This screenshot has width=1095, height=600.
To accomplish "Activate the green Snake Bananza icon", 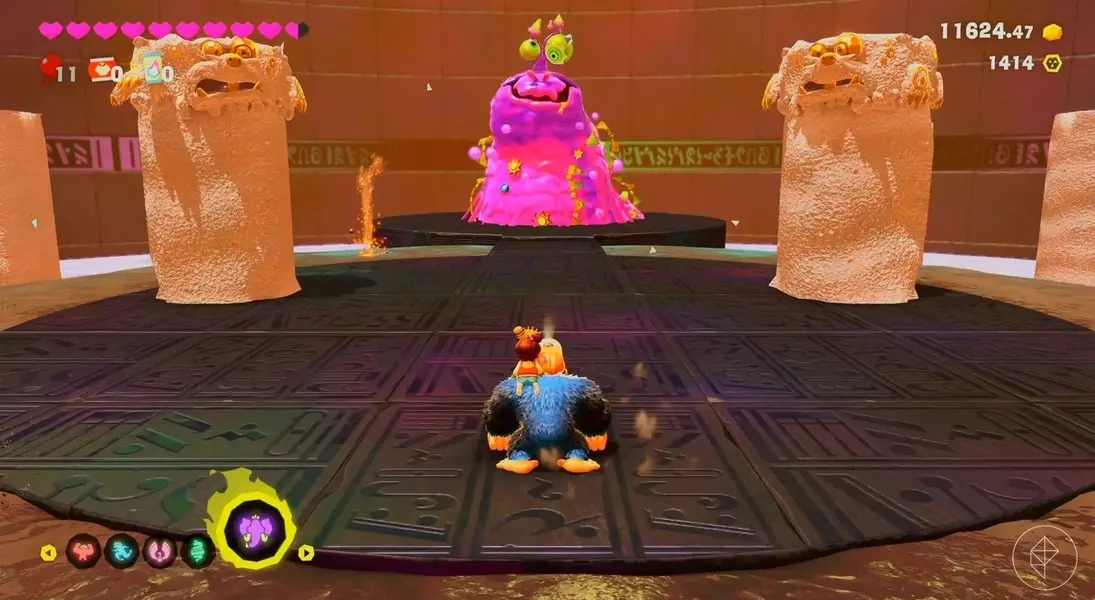I will pyautogui.click(x=197, y=551).
